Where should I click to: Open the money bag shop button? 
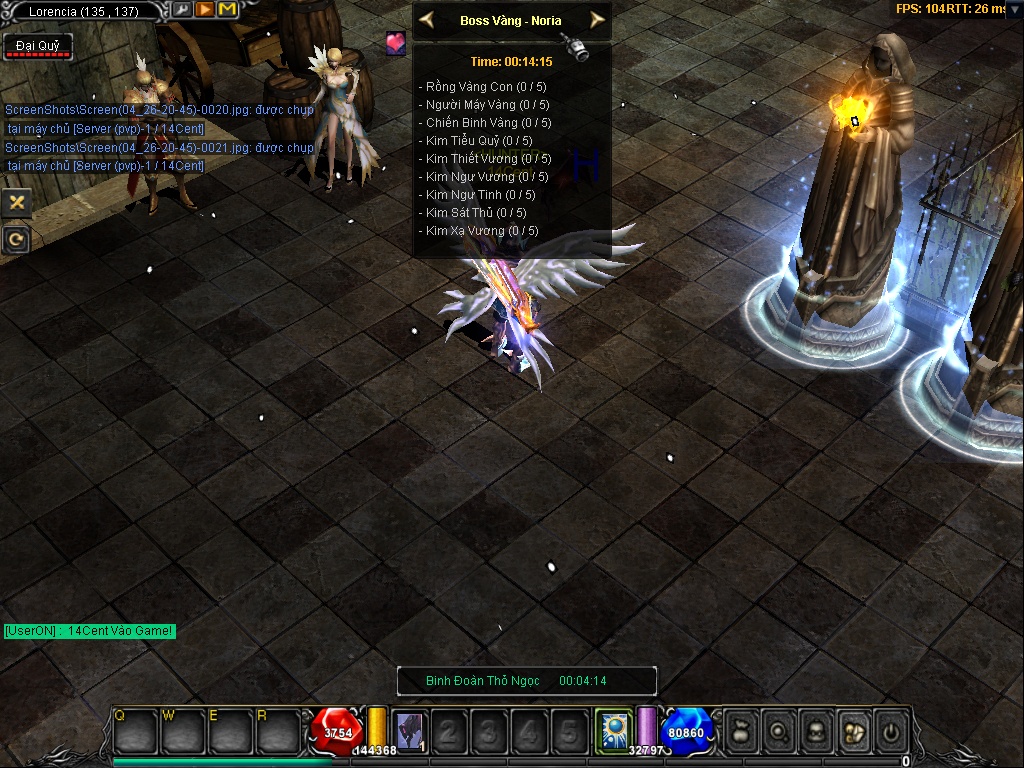(742, 731)
